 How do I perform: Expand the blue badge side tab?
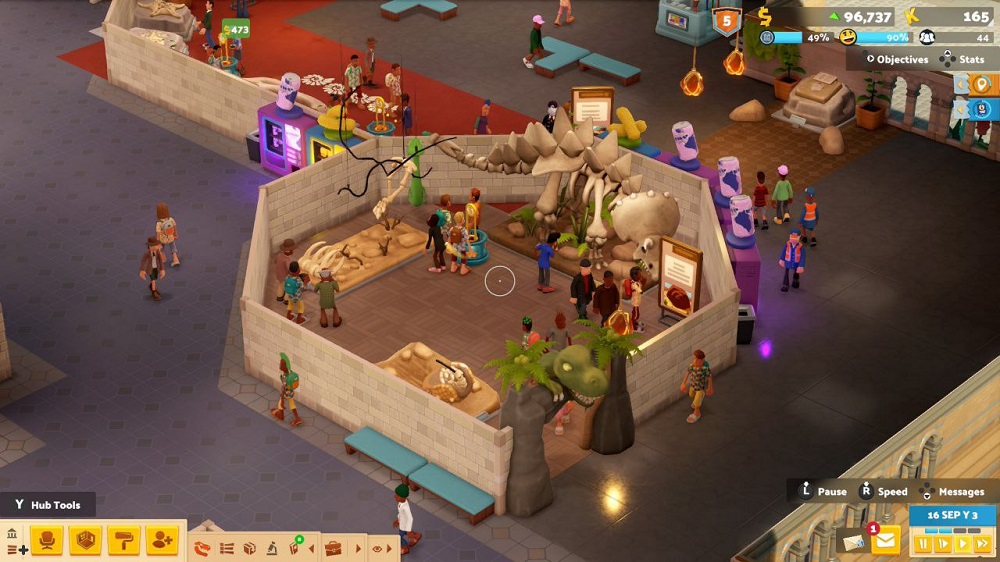[x=981, y=109]
